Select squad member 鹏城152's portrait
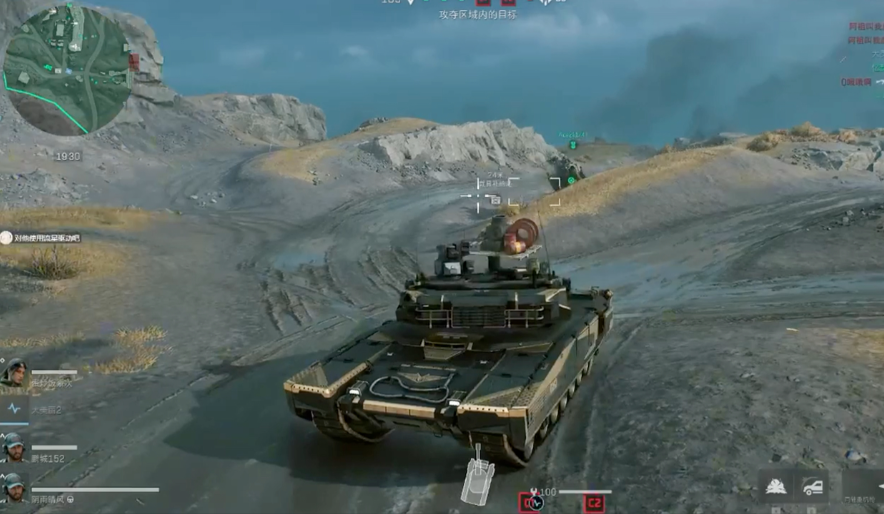The image size is (884, 514). click(14, 445)
